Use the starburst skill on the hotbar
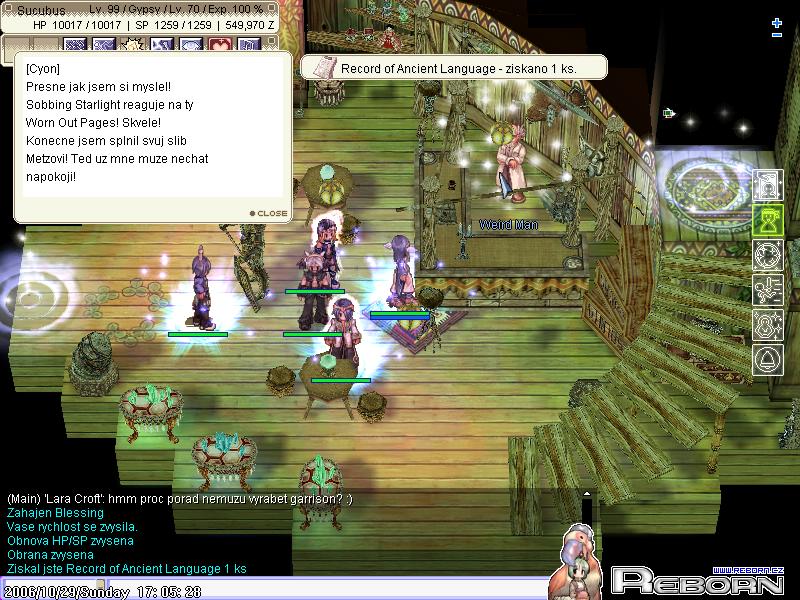 [133, 45]
